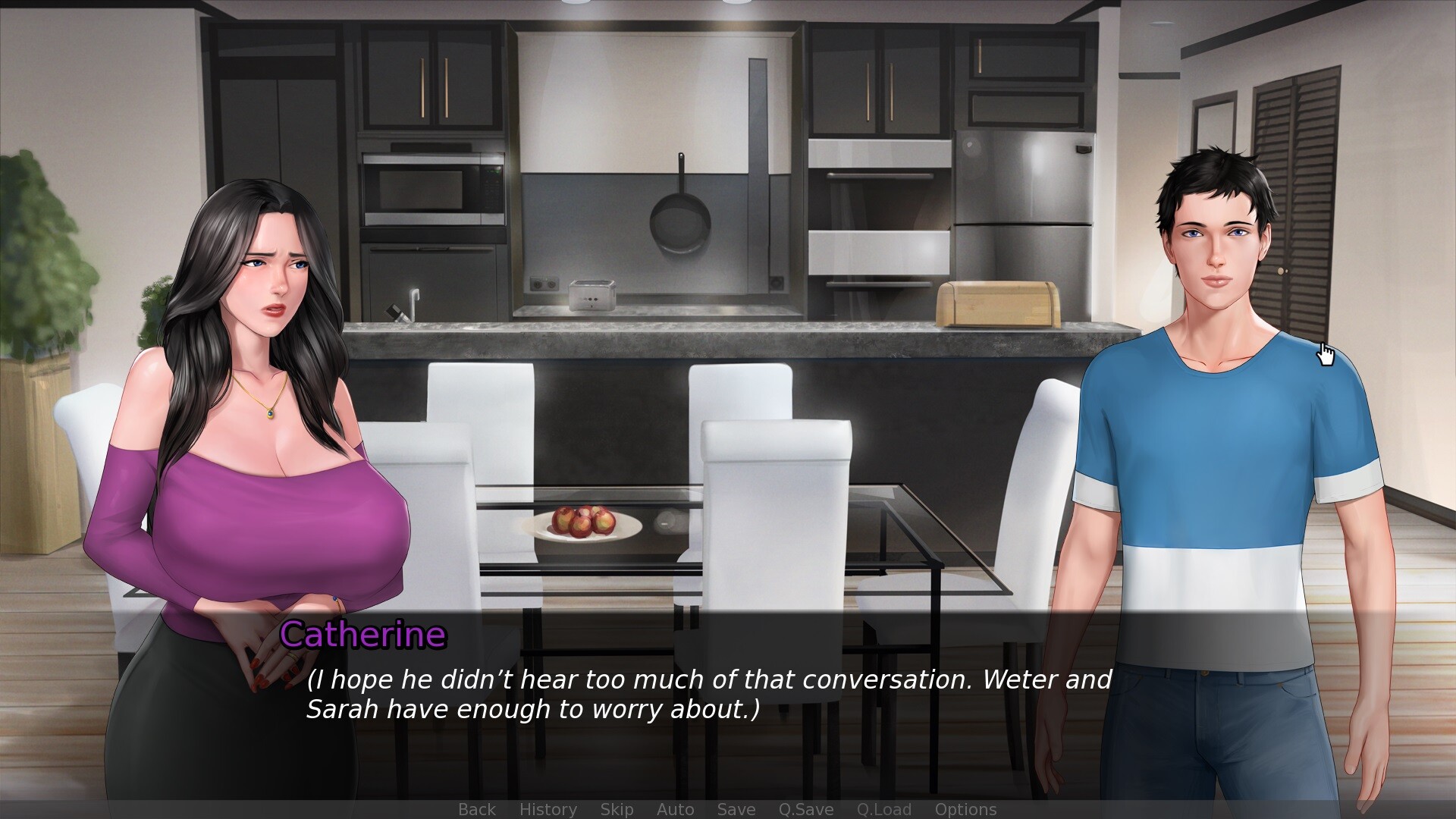
Task: Activate Skip mode
Action: [x=617, y=809]
